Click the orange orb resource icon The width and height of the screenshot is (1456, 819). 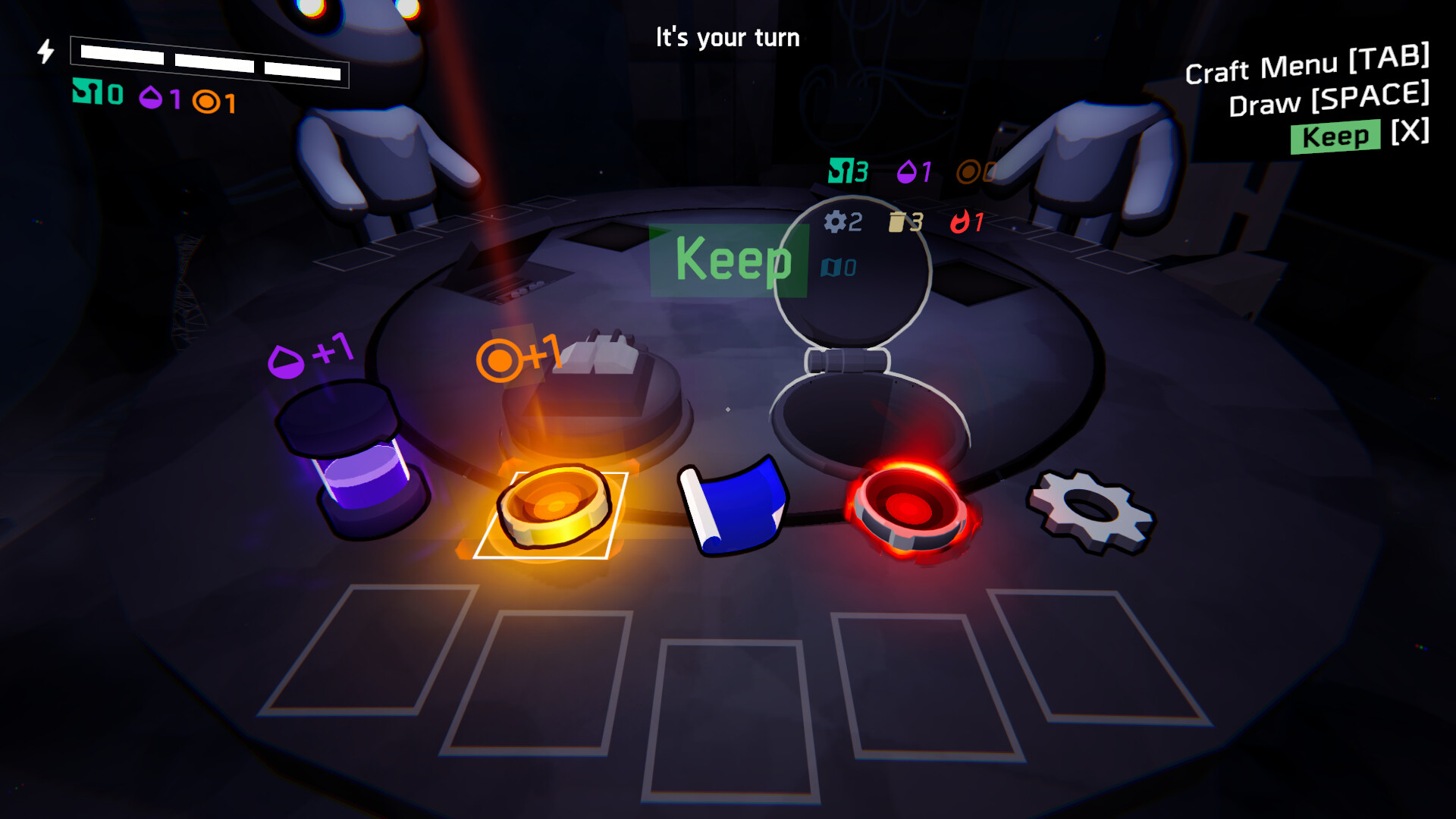pyautogui.click(x=205, y=97)
